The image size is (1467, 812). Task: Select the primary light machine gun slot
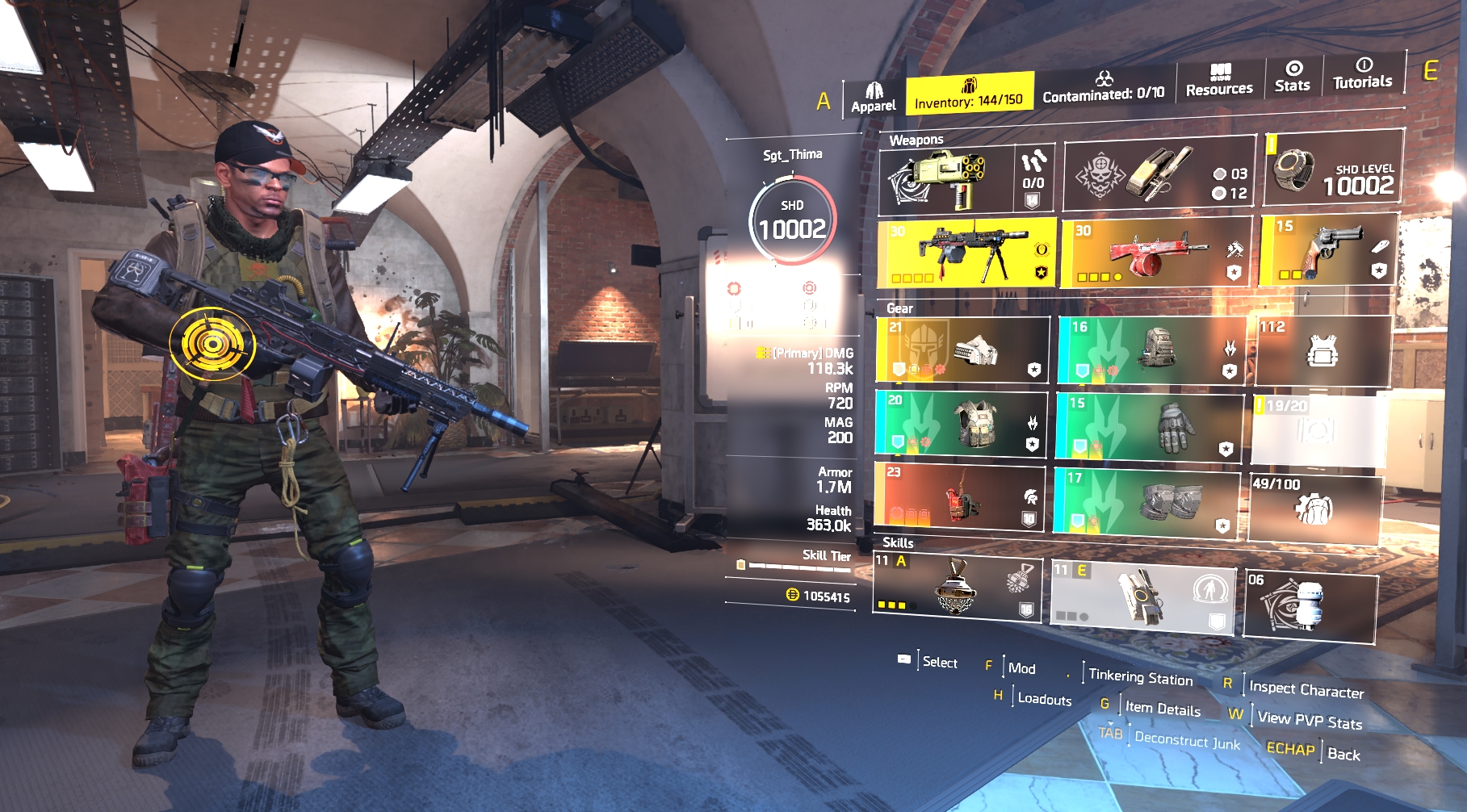(966, 253)
